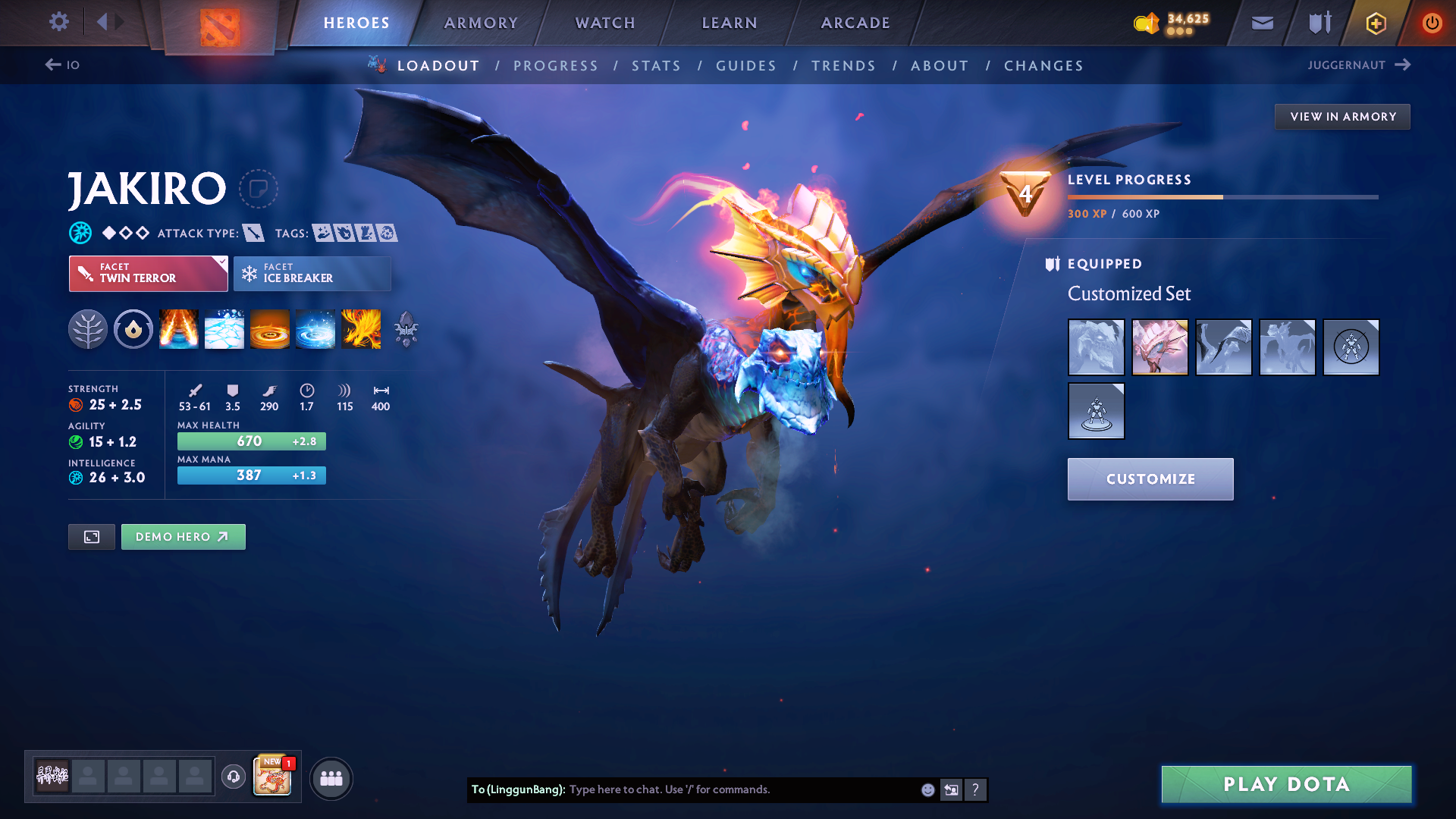Select the Dual Breath ability icon
This screenshot has height=819, width=1456.
coord(178,330)
